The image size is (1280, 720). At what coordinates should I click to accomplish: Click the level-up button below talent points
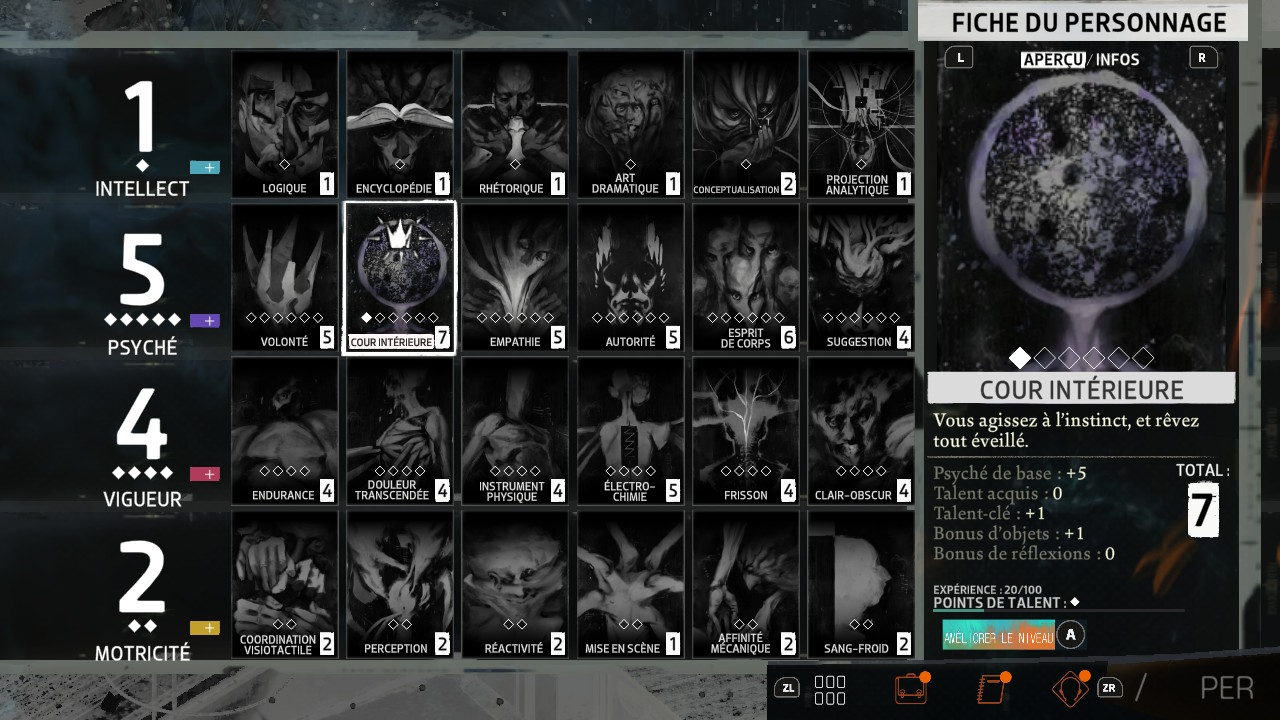pyautogui.click(x=999, y=635)
